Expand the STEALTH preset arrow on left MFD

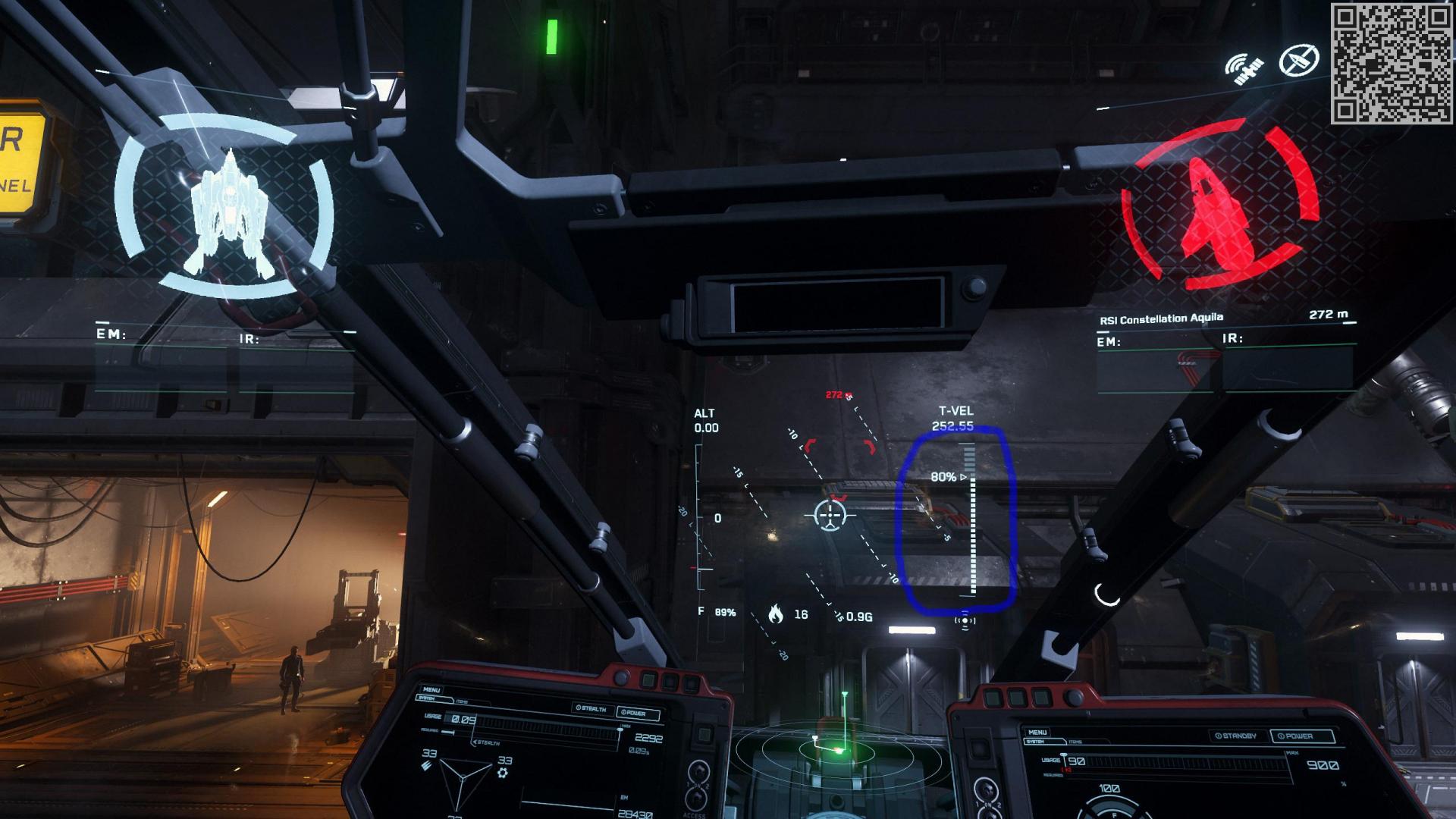pyautogui.click(x=475, y=742)
